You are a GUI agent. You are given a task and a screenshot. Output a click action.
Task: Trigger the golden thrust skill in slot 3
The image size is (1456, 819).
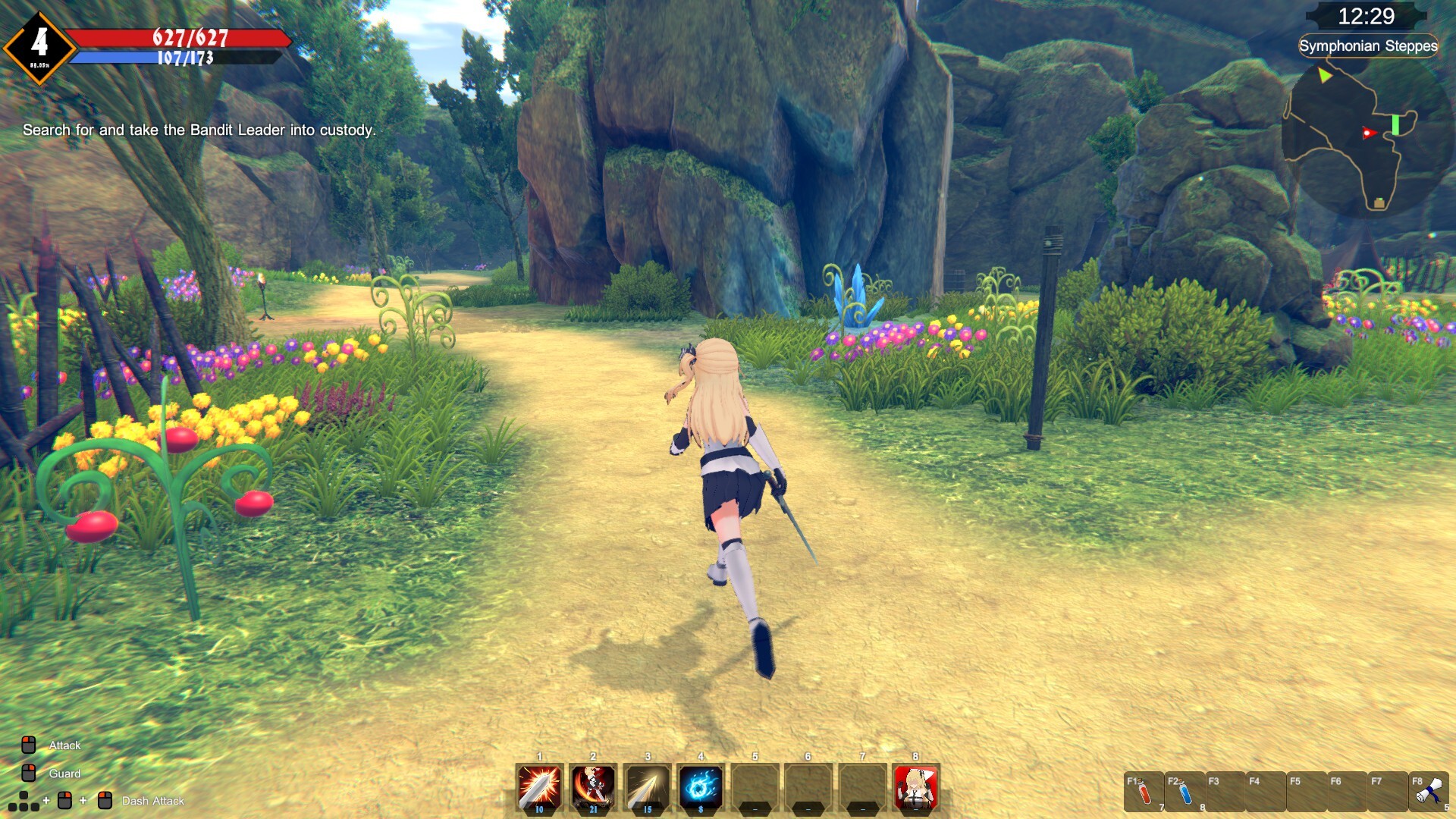coord(647,787)
